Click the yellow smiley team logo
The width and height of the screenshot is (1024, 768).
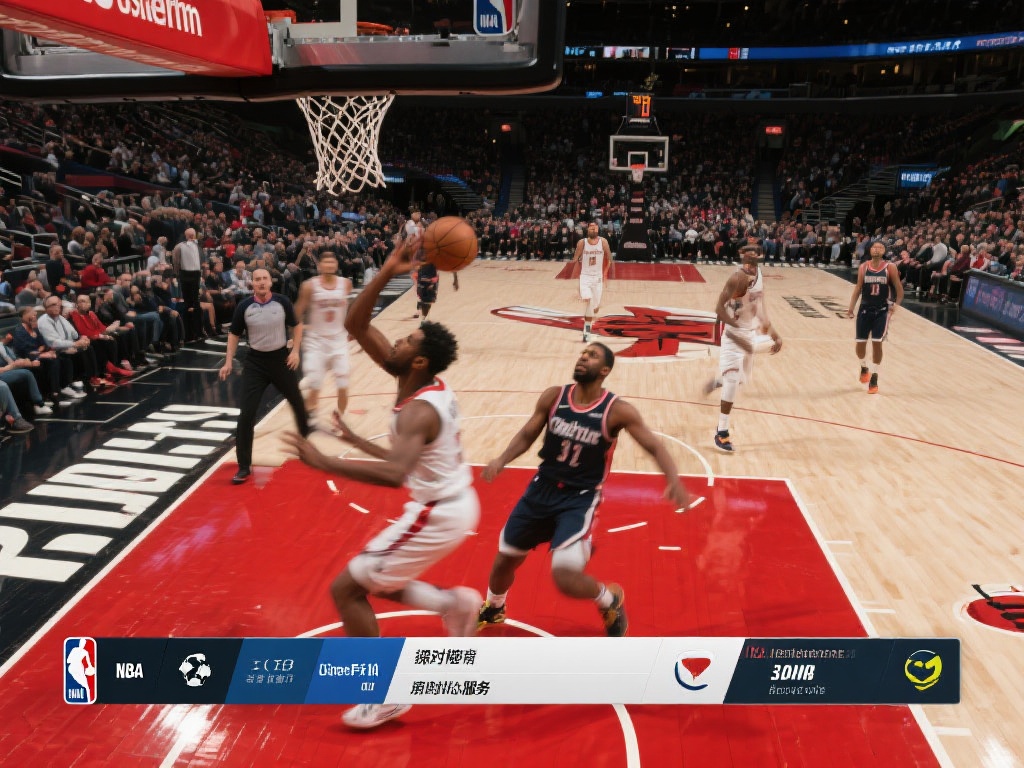tap(923, 670)
